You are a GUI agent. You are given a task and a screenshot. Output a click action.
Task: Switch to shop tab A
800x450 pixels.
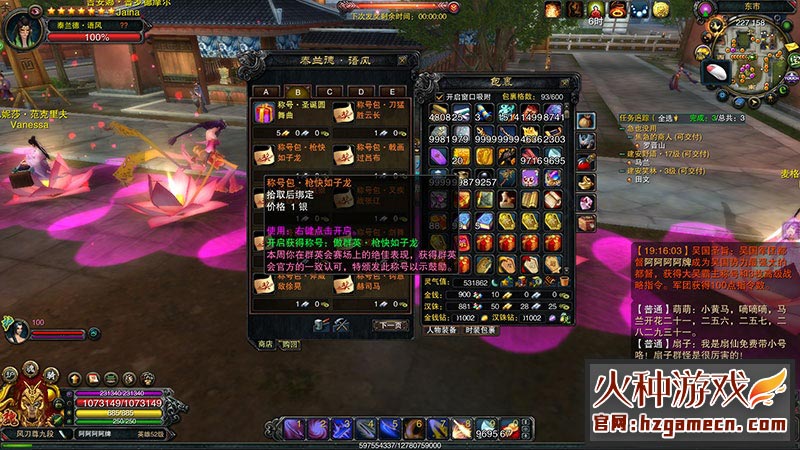267,91
